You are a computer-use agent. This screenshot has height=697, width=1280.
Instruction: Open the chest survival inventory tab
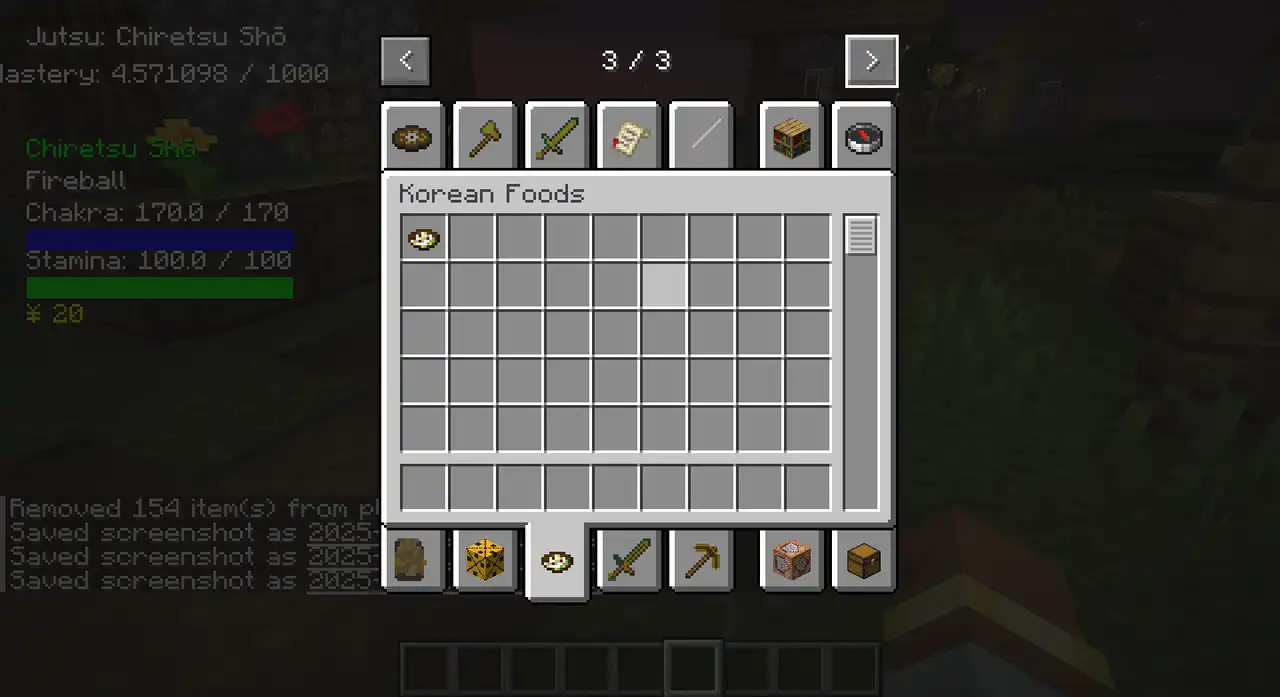pos(863,560)
